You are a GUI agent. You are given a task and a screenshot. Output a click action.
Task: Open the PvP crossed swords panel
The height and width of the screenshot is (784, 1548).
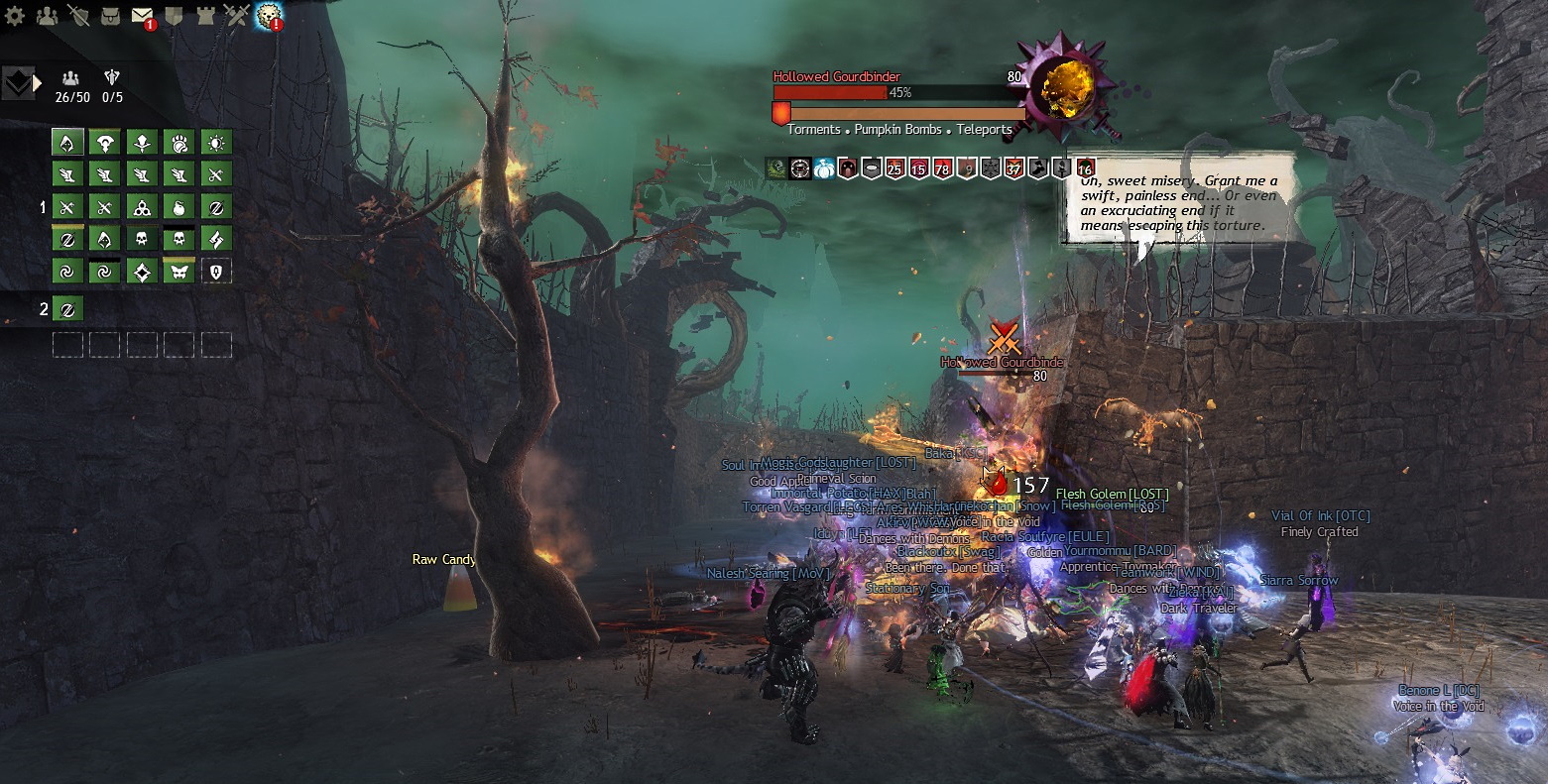point(236,15)
